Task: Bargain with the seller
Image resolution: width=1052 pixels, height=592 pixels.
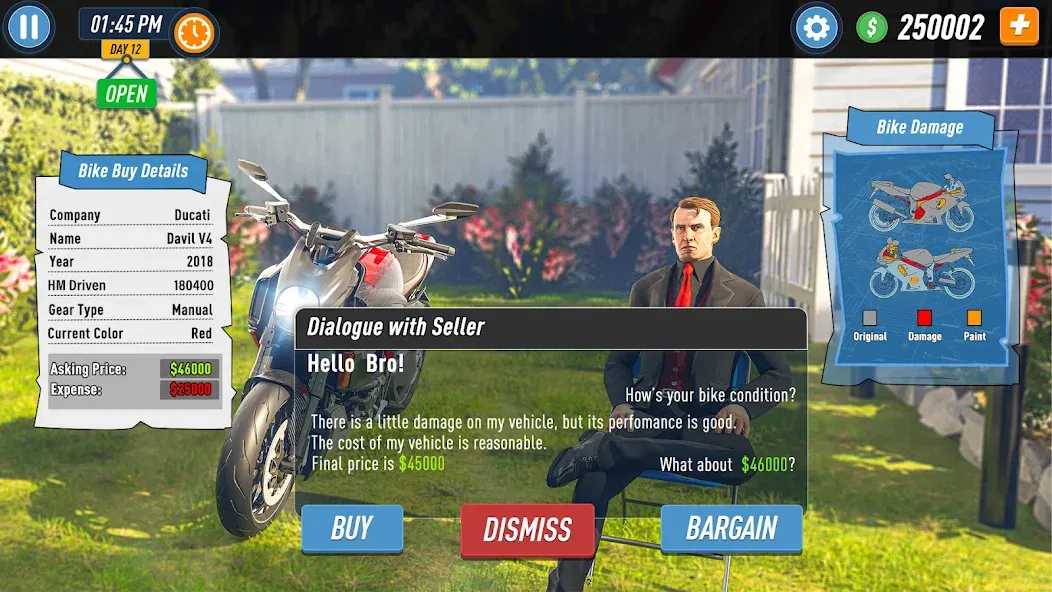Action: [731, 528]
